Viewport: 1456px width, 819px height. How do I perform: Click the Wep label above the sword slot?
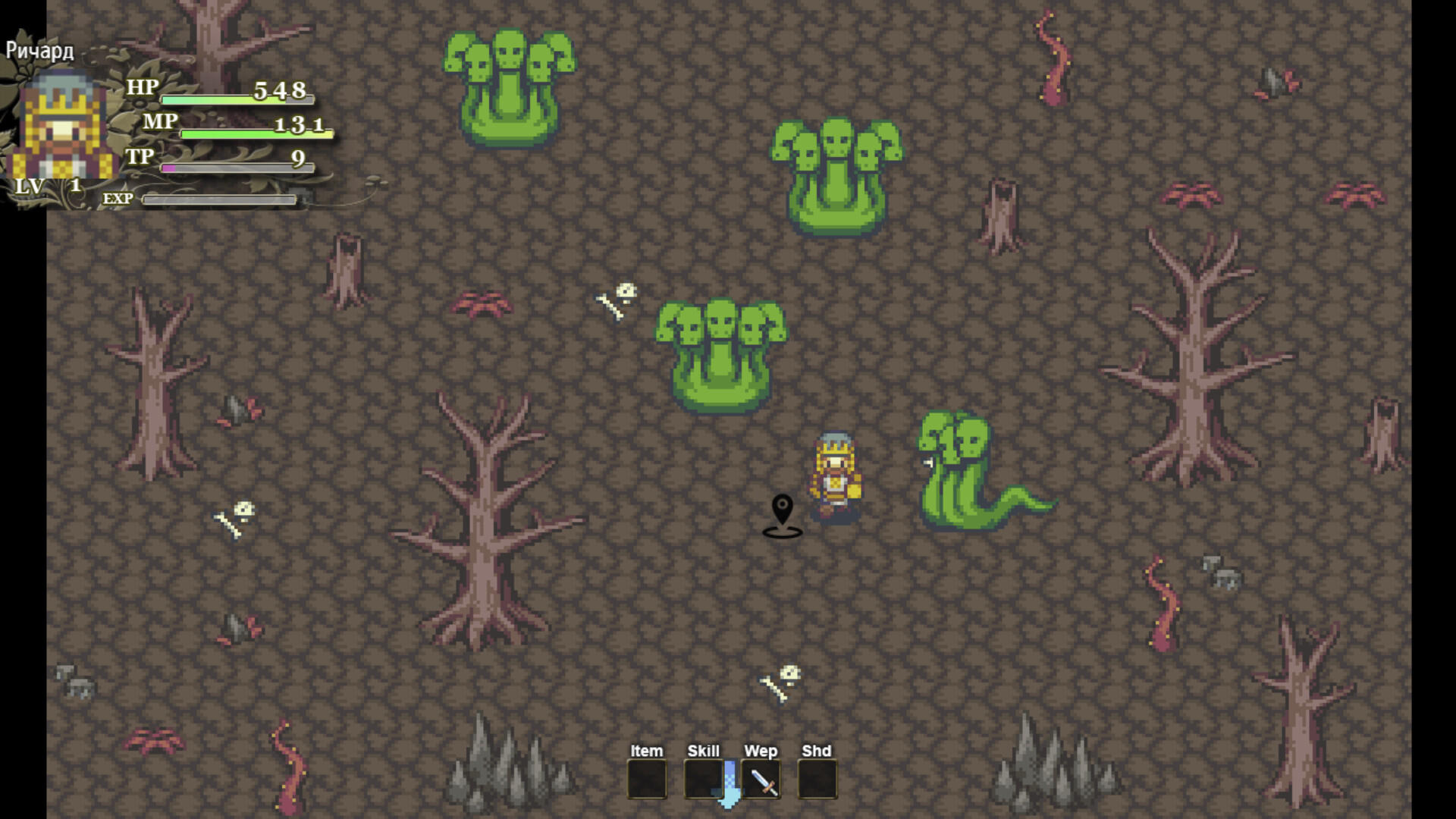click(x=761, y=751)
